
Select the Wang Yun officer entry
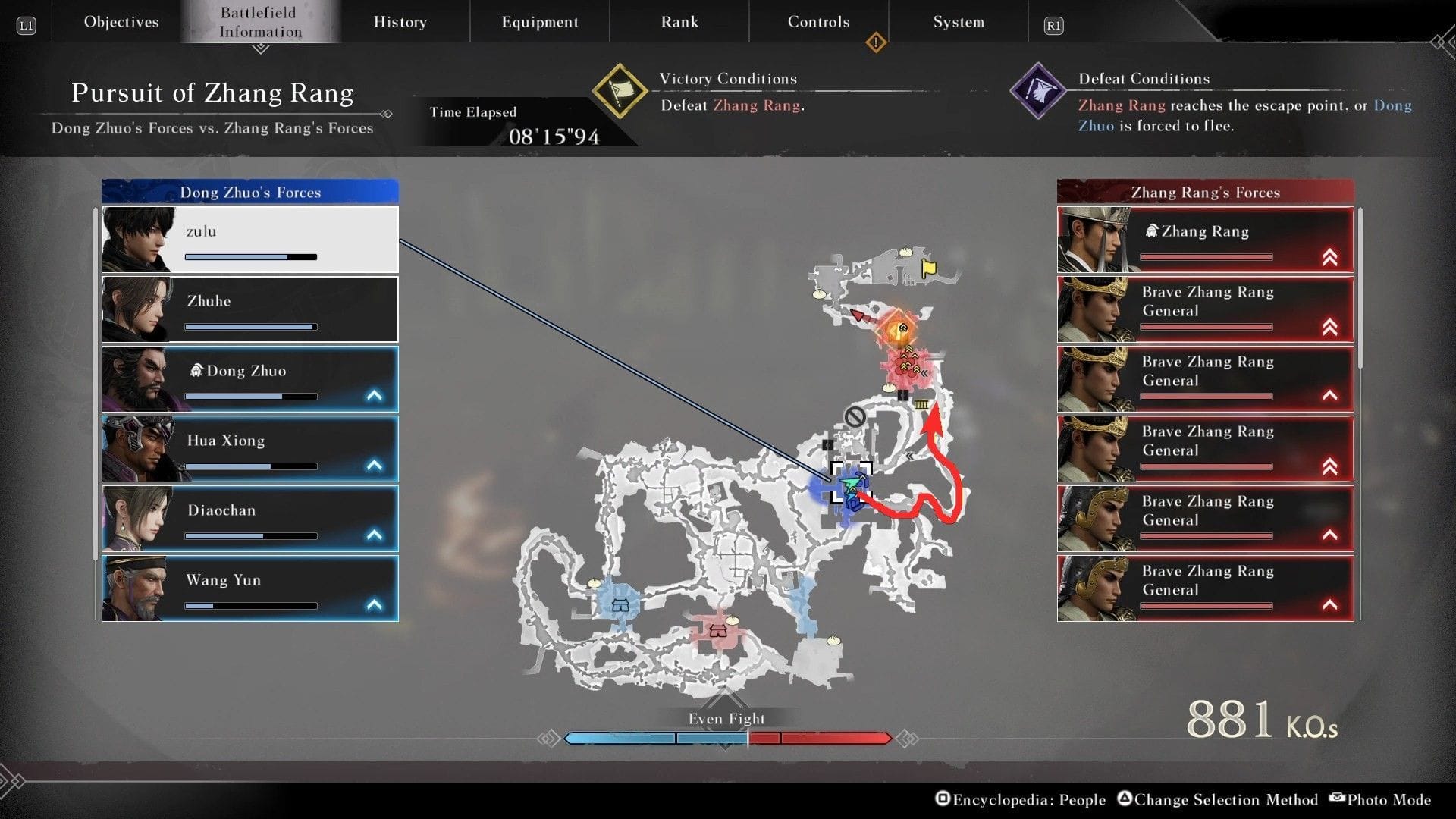click(x=250, y=588)
